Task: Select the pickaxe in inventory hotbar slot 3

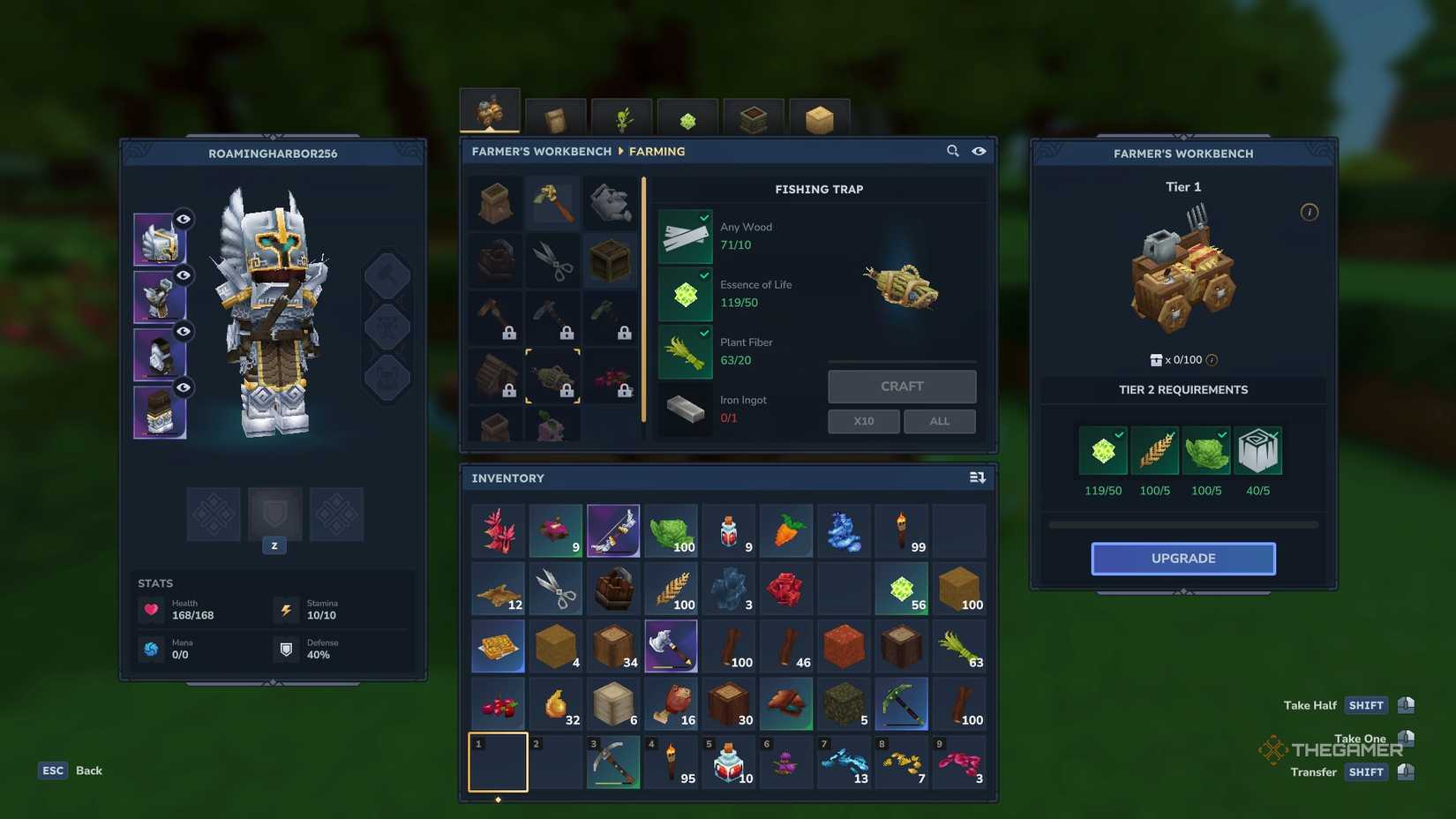Action: click(613, 762)
